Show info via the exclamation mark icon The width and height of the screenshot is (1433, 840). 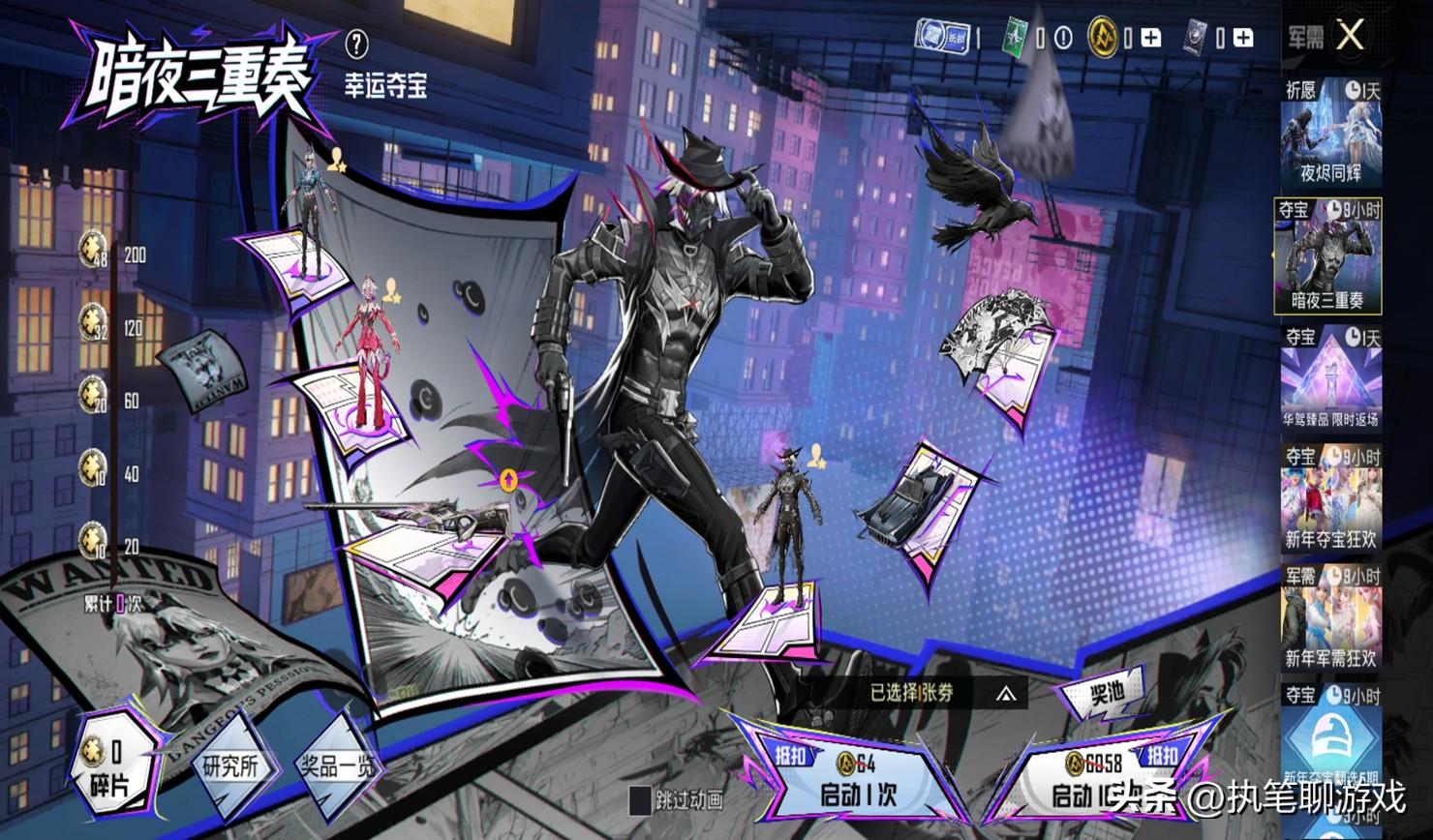1063,39
